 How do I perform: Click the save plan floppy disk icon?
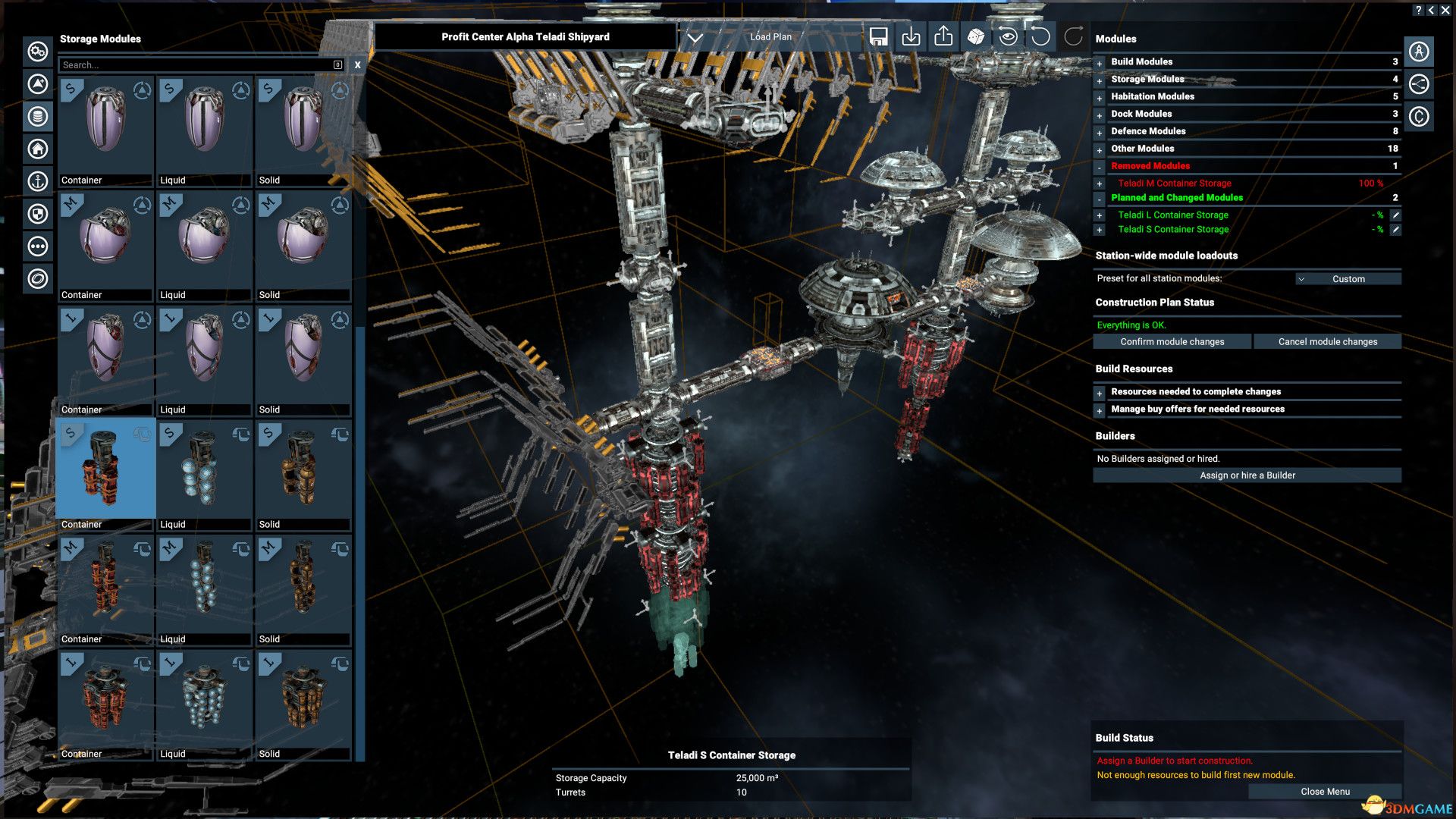point(878,36)
